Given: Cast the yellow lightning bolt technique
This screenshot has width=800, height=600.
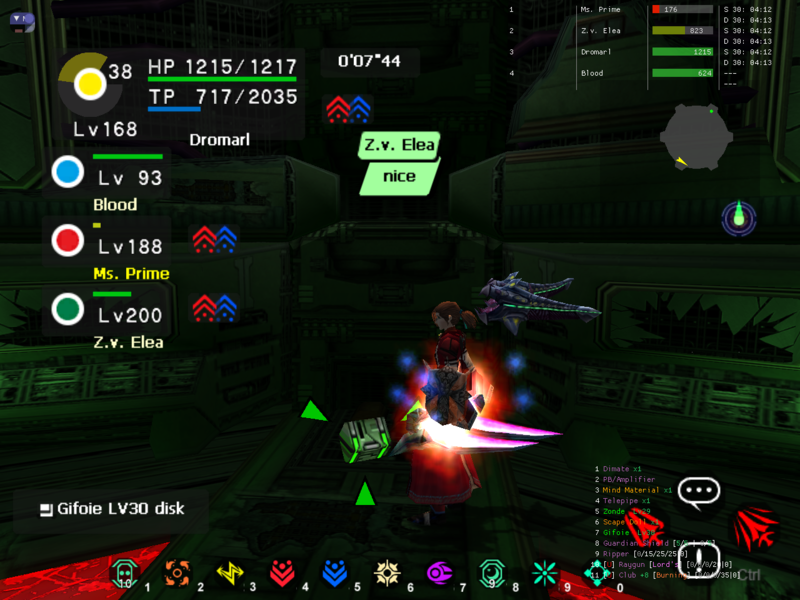Looking at the screenshot, I should pos(230,572).
